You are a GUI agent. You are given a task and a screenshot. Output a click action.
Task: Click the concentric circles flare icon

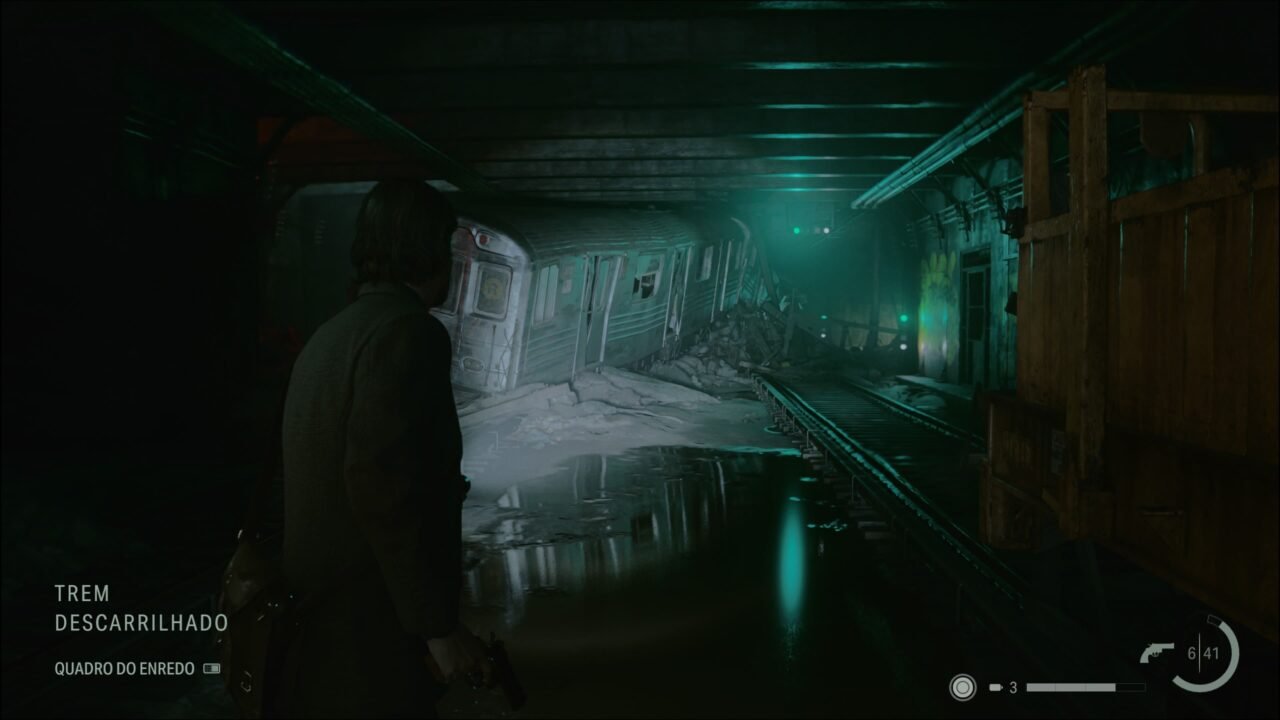point(963,687)
